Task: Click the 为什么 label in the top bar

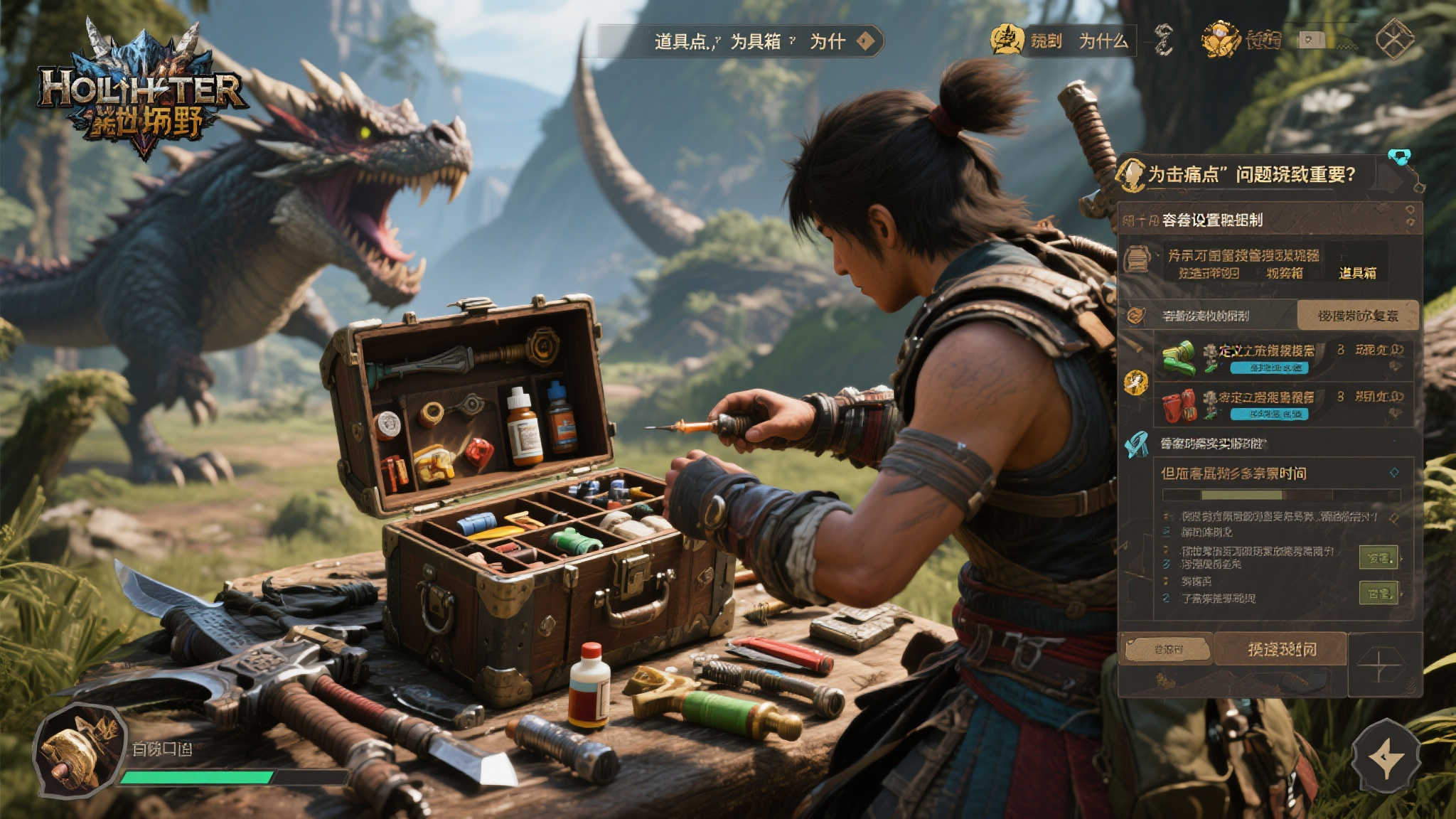Action: click(1103, 41)
